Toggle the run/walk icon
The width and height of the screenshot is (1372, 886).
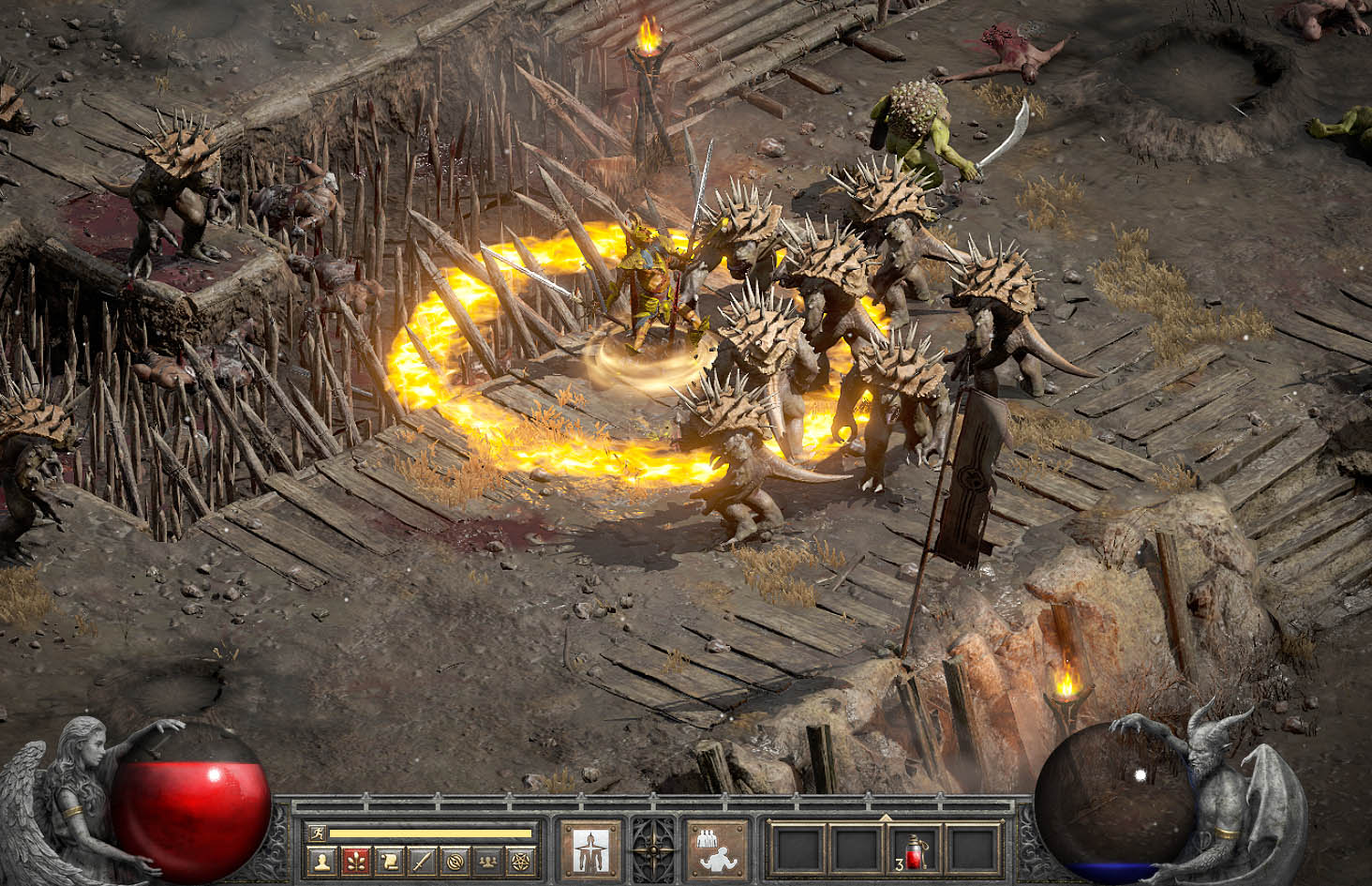pos(317,832)
